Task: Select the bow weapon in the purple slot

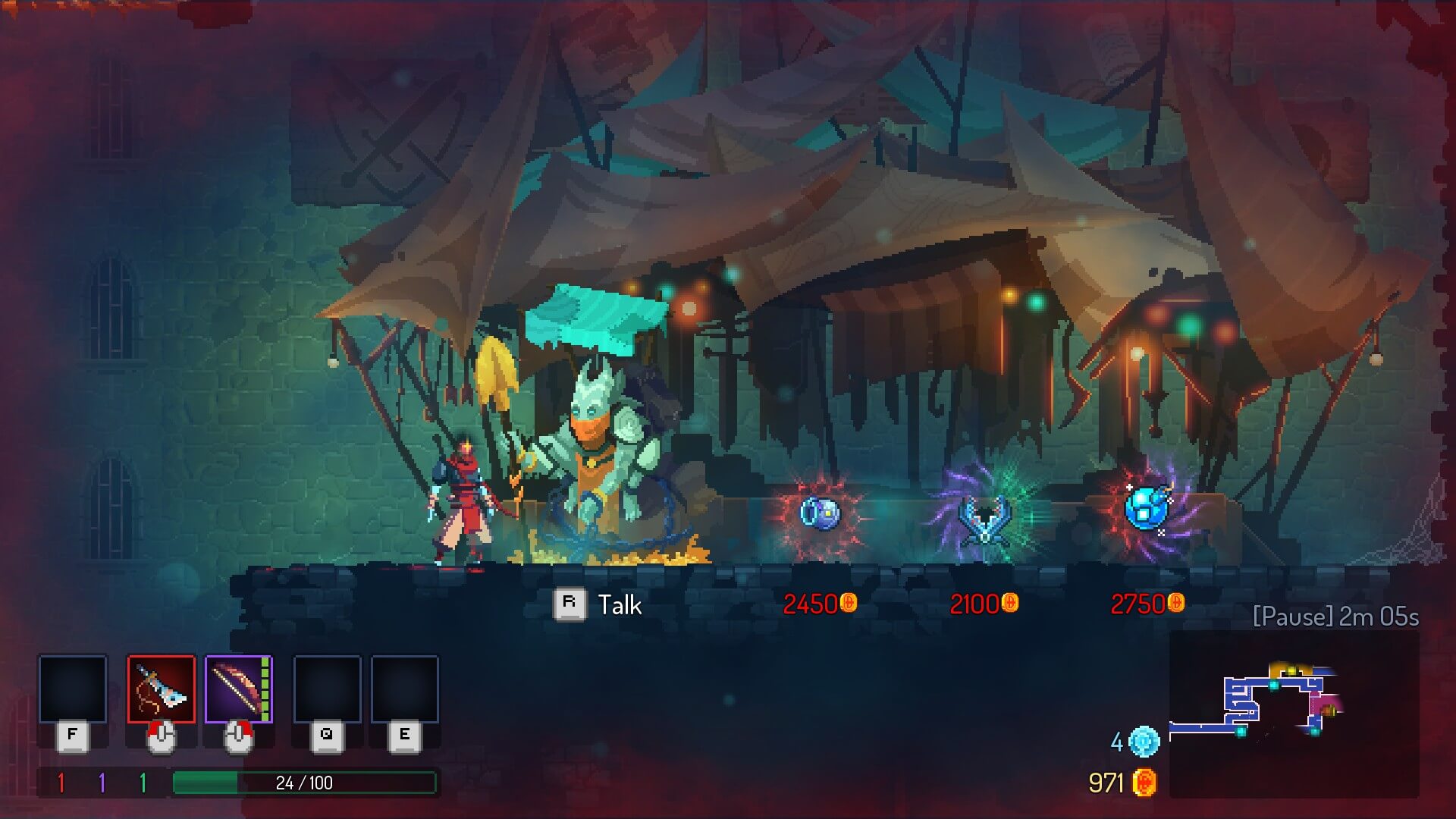Action: [x=238, y=689]
